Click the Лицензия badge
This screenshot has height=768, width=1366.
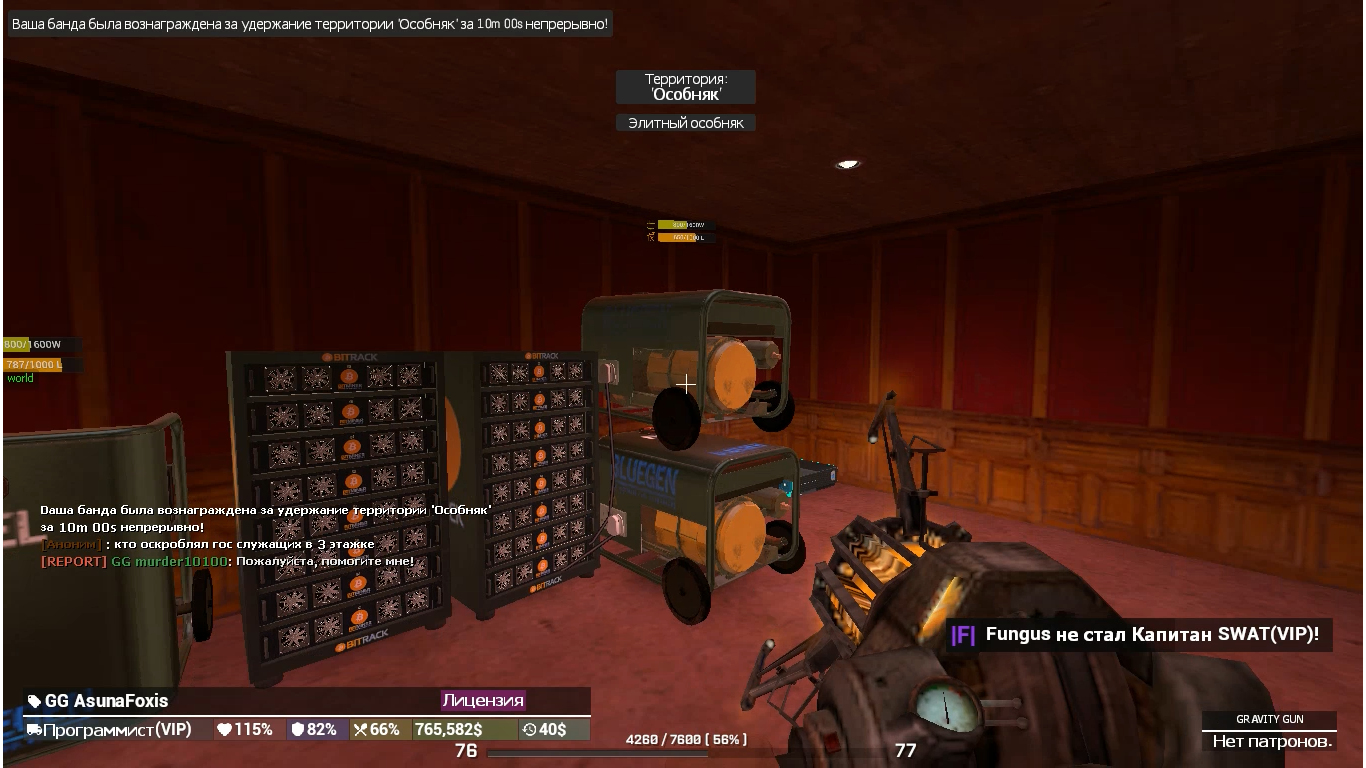coord(483,701)
